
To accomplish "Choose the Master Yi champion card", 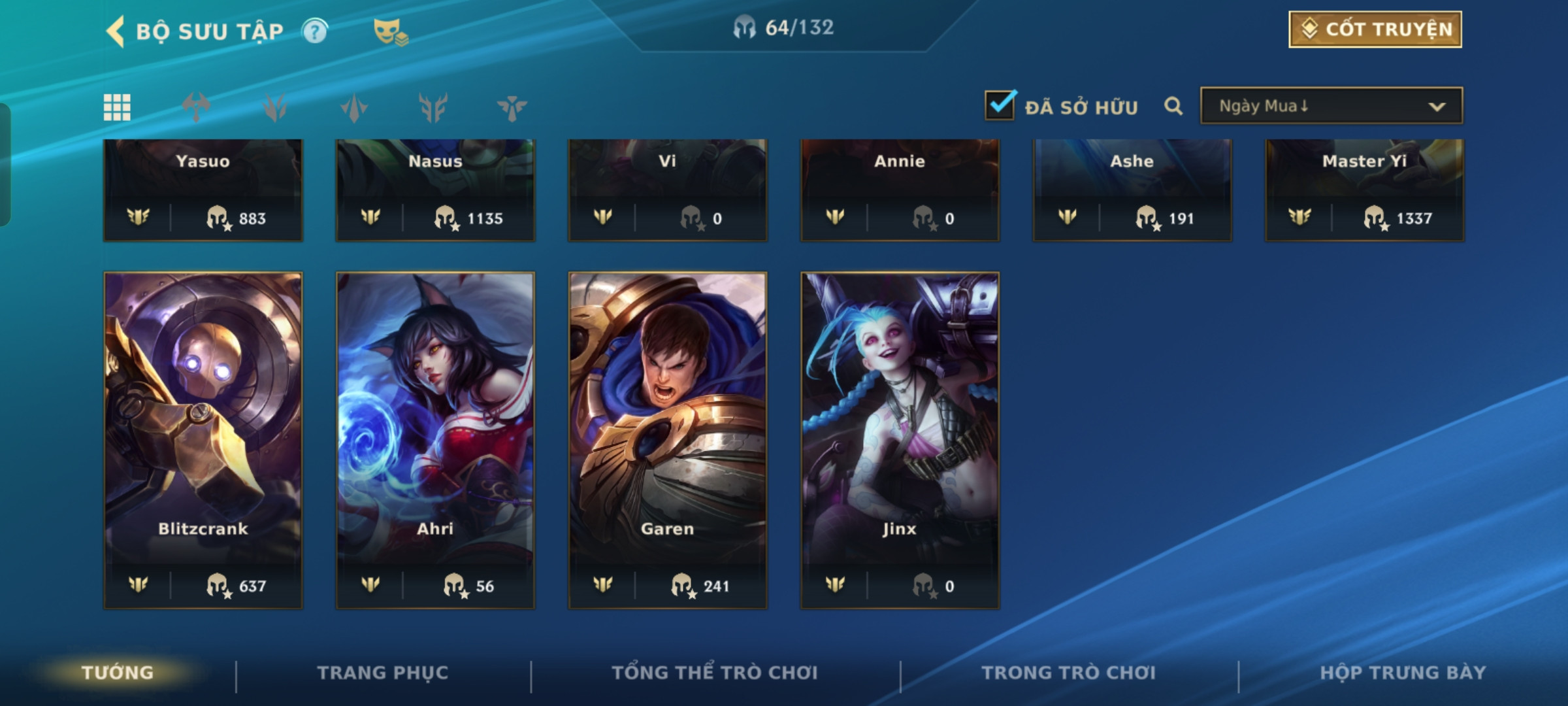I will 1364,190.
